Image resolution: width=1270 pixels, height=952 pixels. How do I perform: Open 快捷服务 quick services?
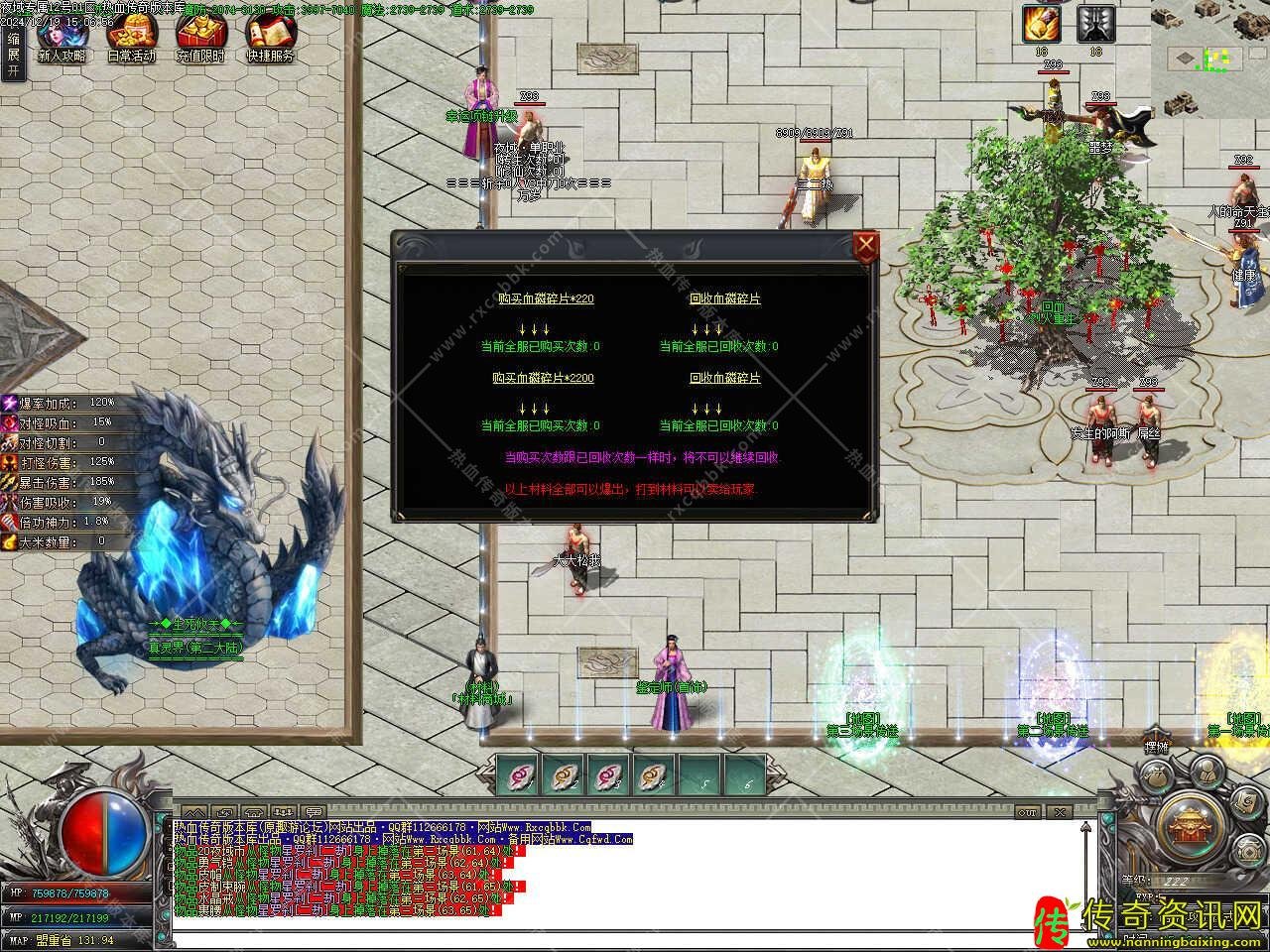270,41
